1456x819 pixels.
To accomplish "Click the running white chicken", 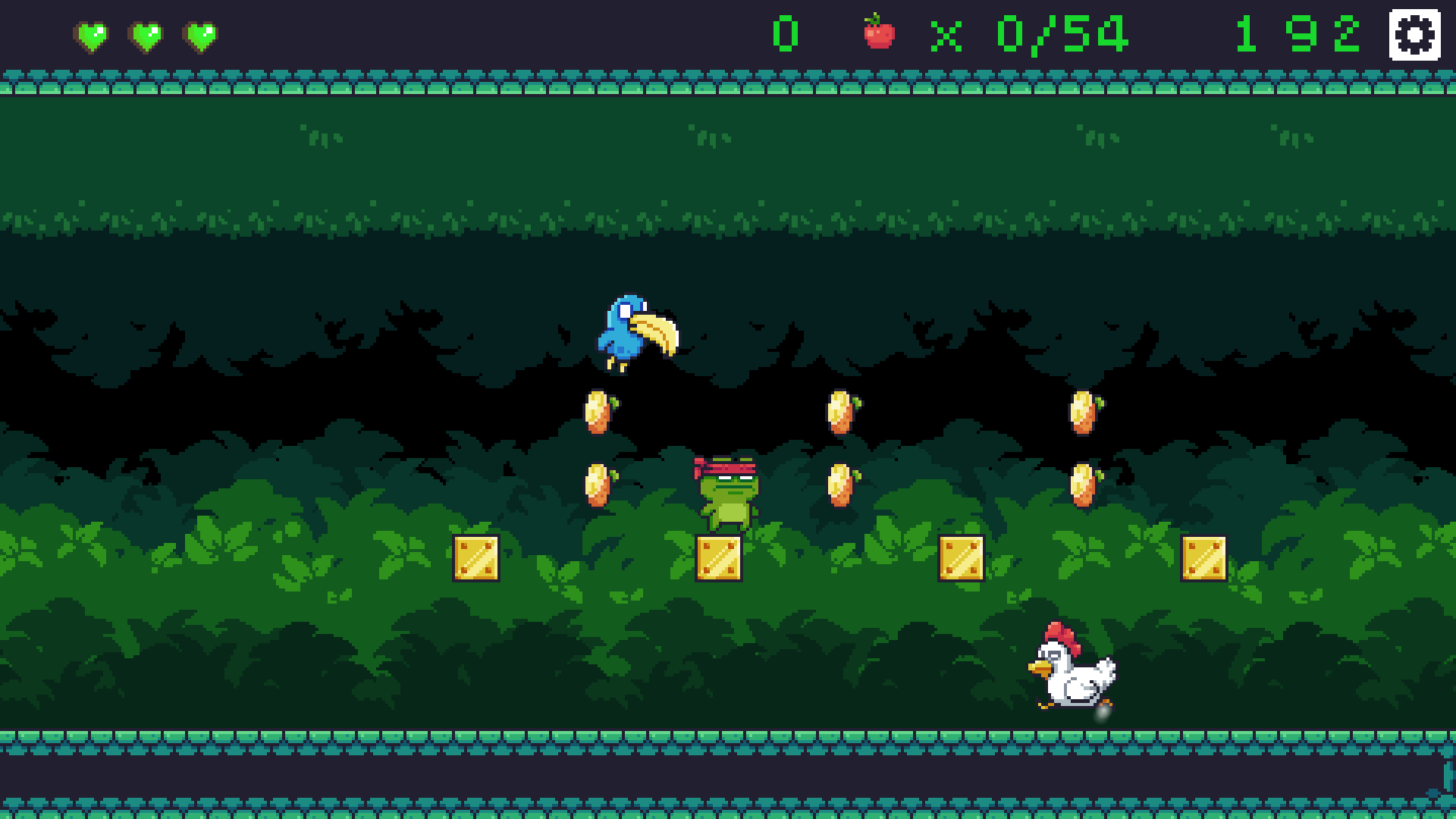I will (x=1073, y=670).
